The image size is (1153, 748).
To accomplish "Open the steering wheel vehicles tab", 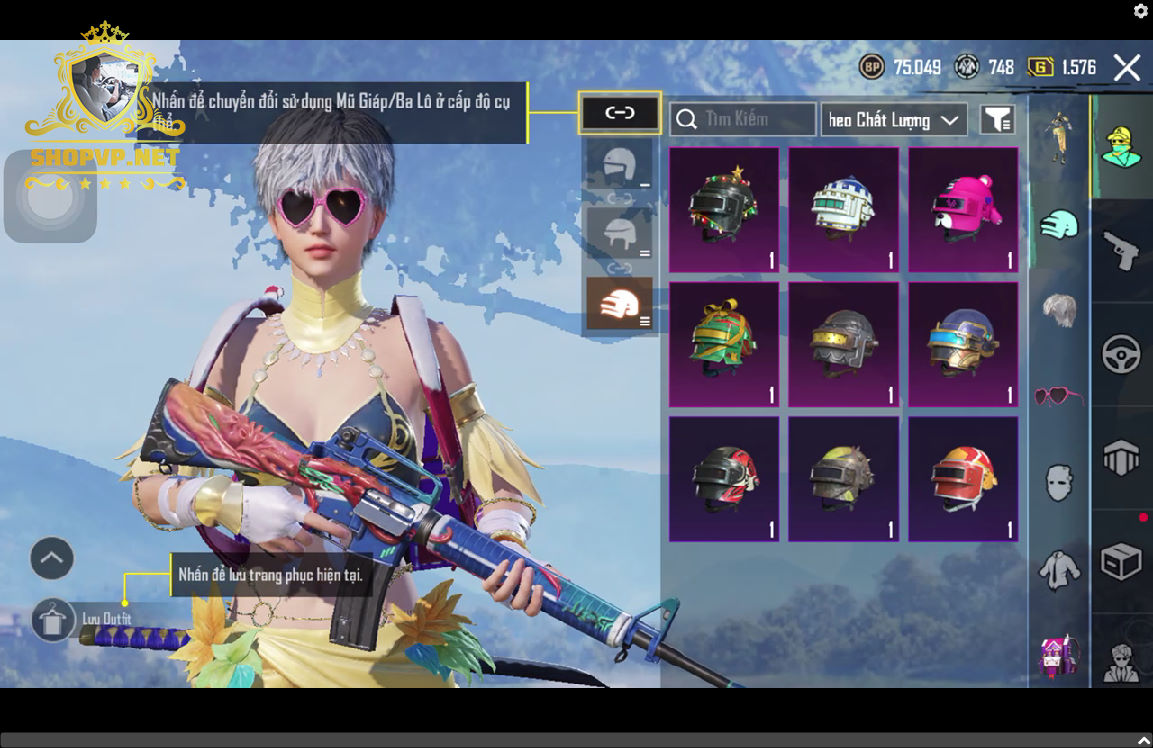I will tap(1121, 354).
